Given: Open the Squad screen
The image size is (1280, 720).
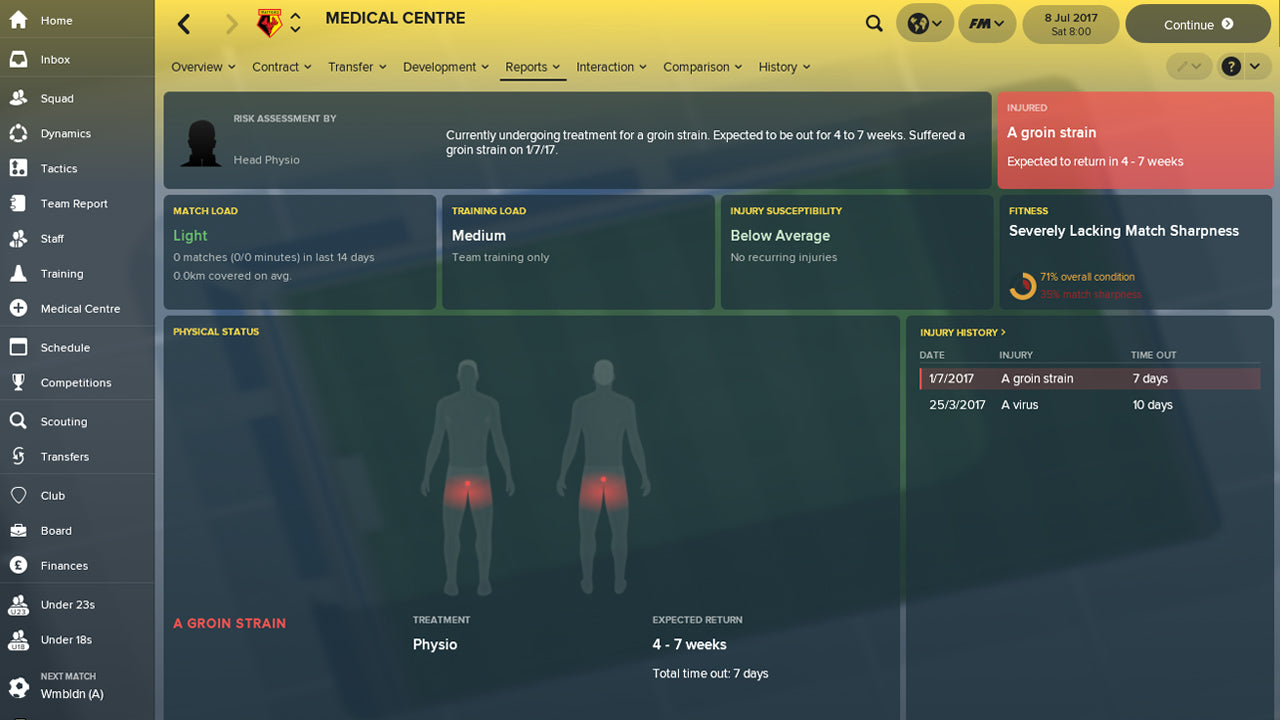Looking at the screenshot, I should coord(57,99).
